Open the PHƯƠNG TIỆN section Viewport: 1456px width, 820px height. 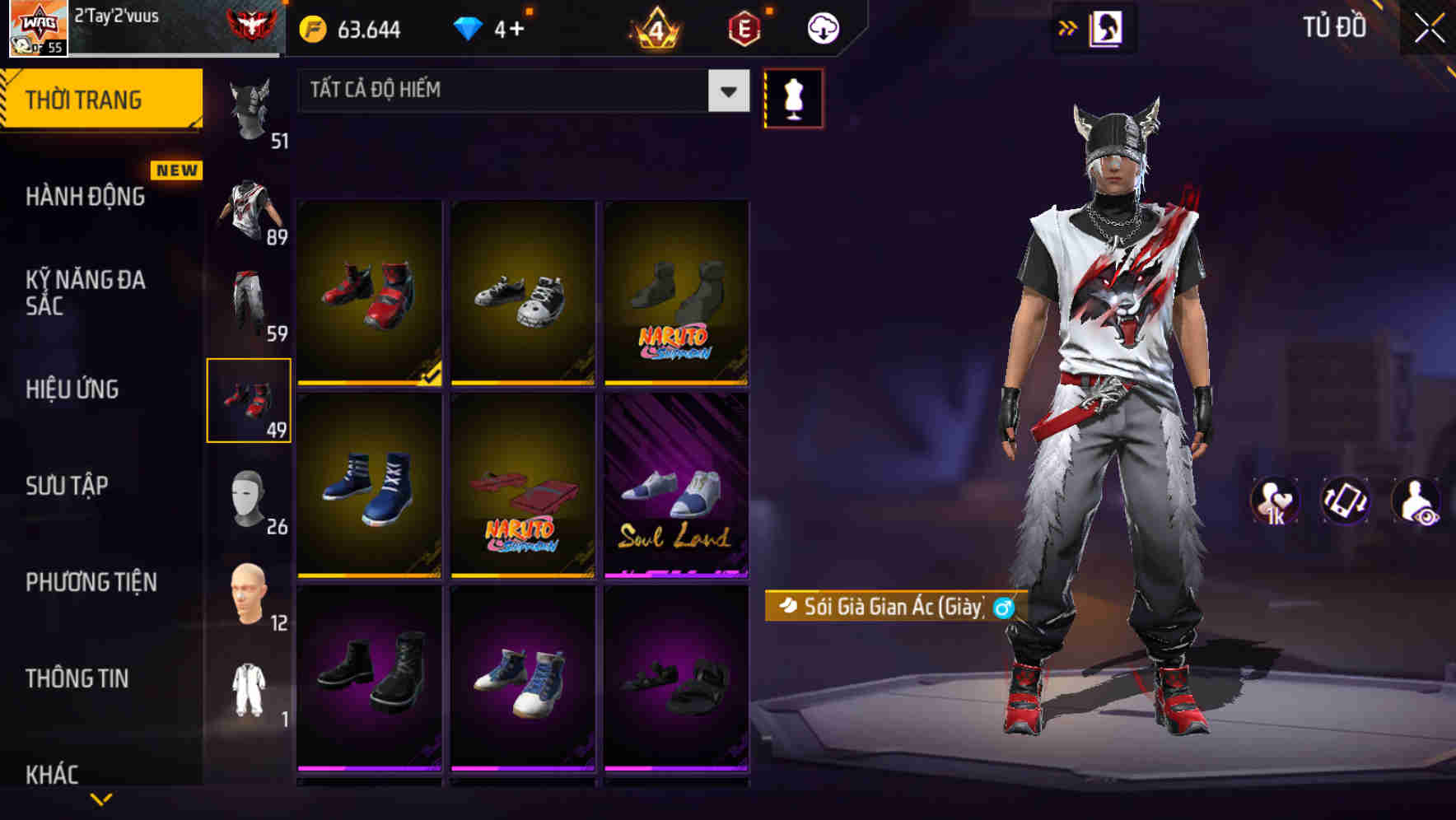(x=91, y=582)
